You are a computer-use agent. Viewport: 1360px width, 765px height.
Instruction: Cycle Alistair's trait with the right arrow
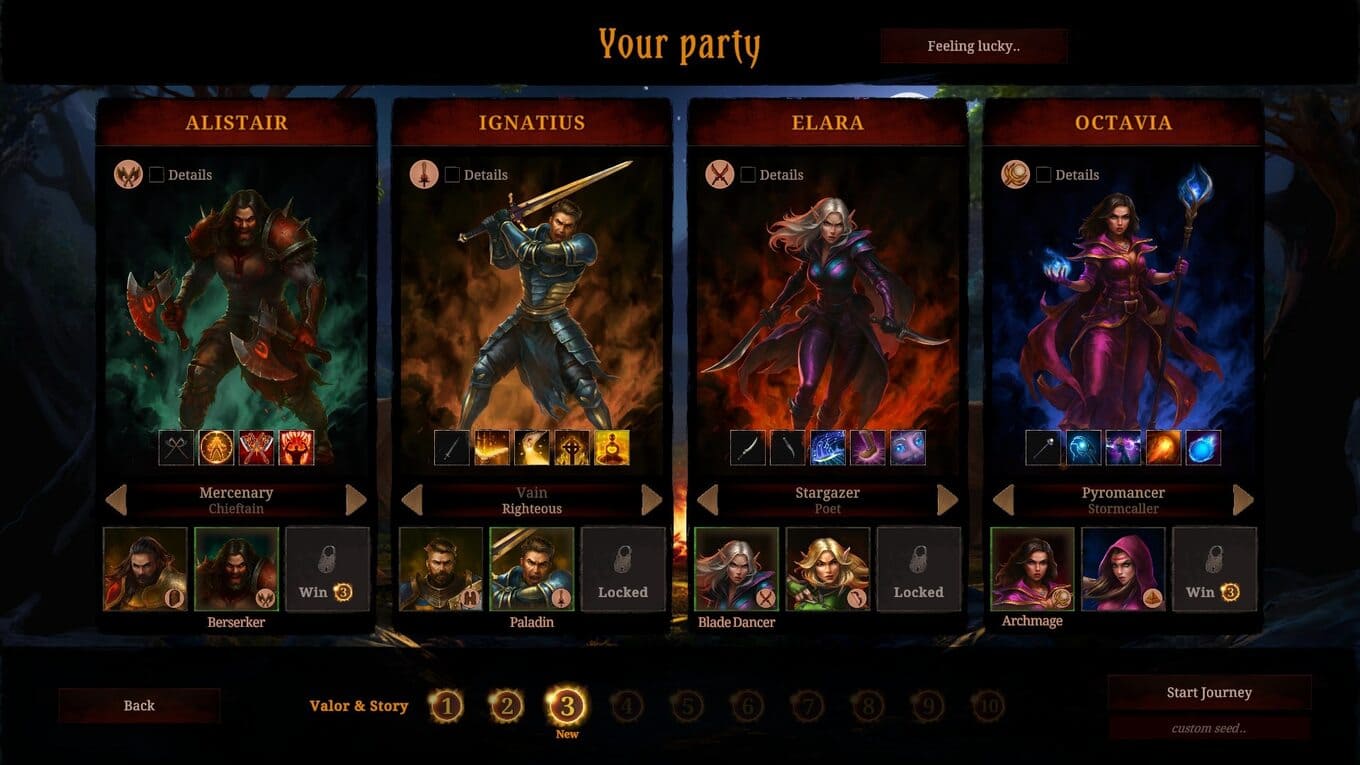[x=356, y=499]
